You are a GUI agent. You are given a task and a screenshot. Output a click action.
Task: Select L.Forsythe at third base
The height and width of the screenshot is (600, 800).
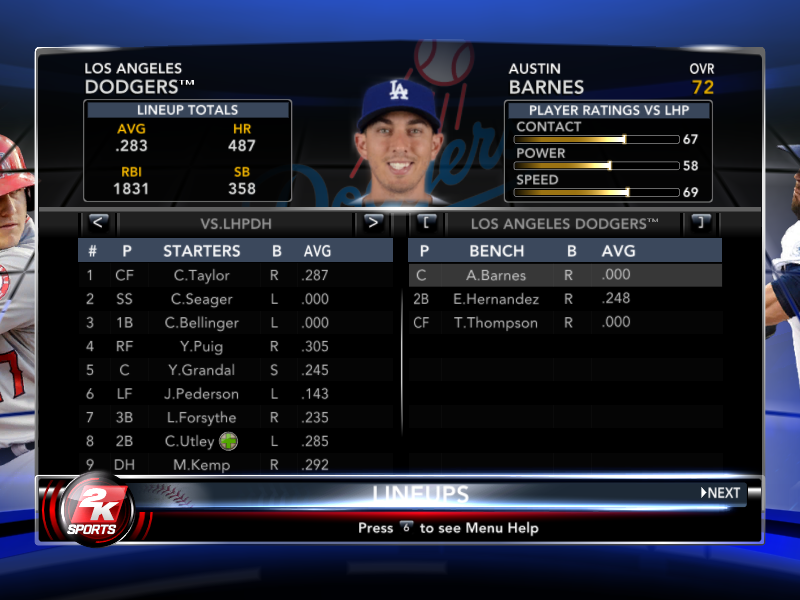[202, 418]
